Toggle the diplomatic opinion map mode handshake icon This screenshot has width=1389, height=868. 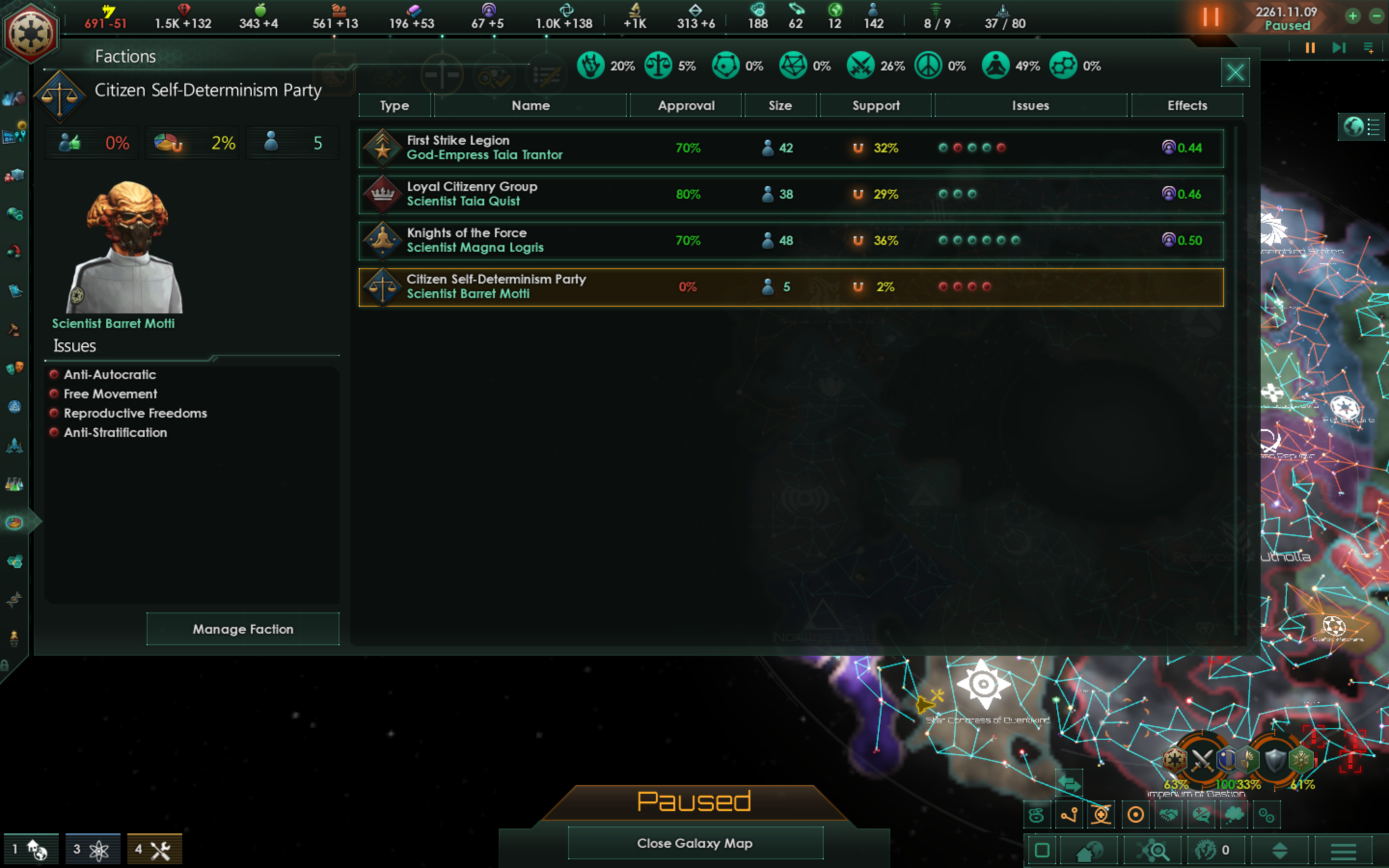[x=1169, y=815]
